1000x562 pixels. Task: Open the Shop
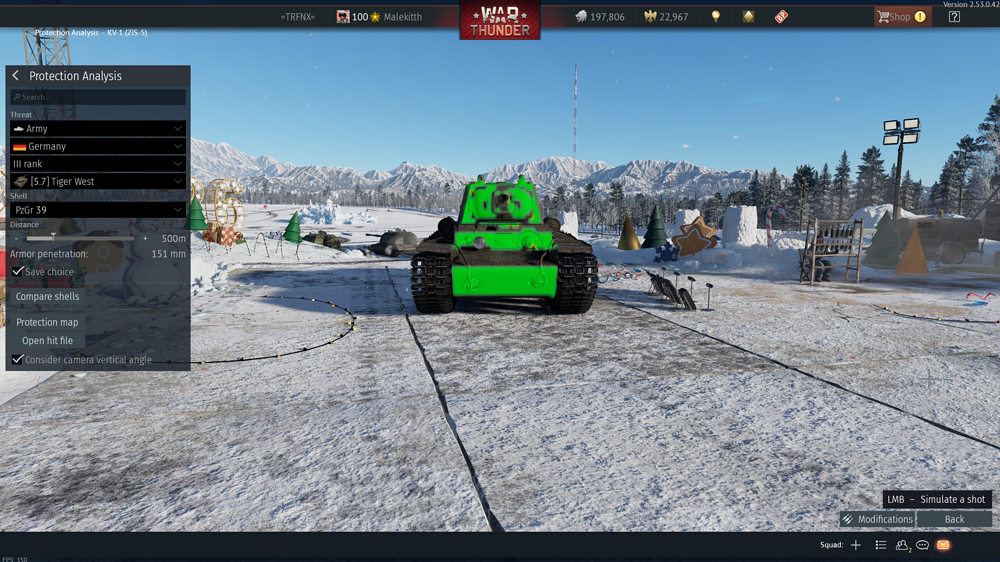tap(900, 17)
